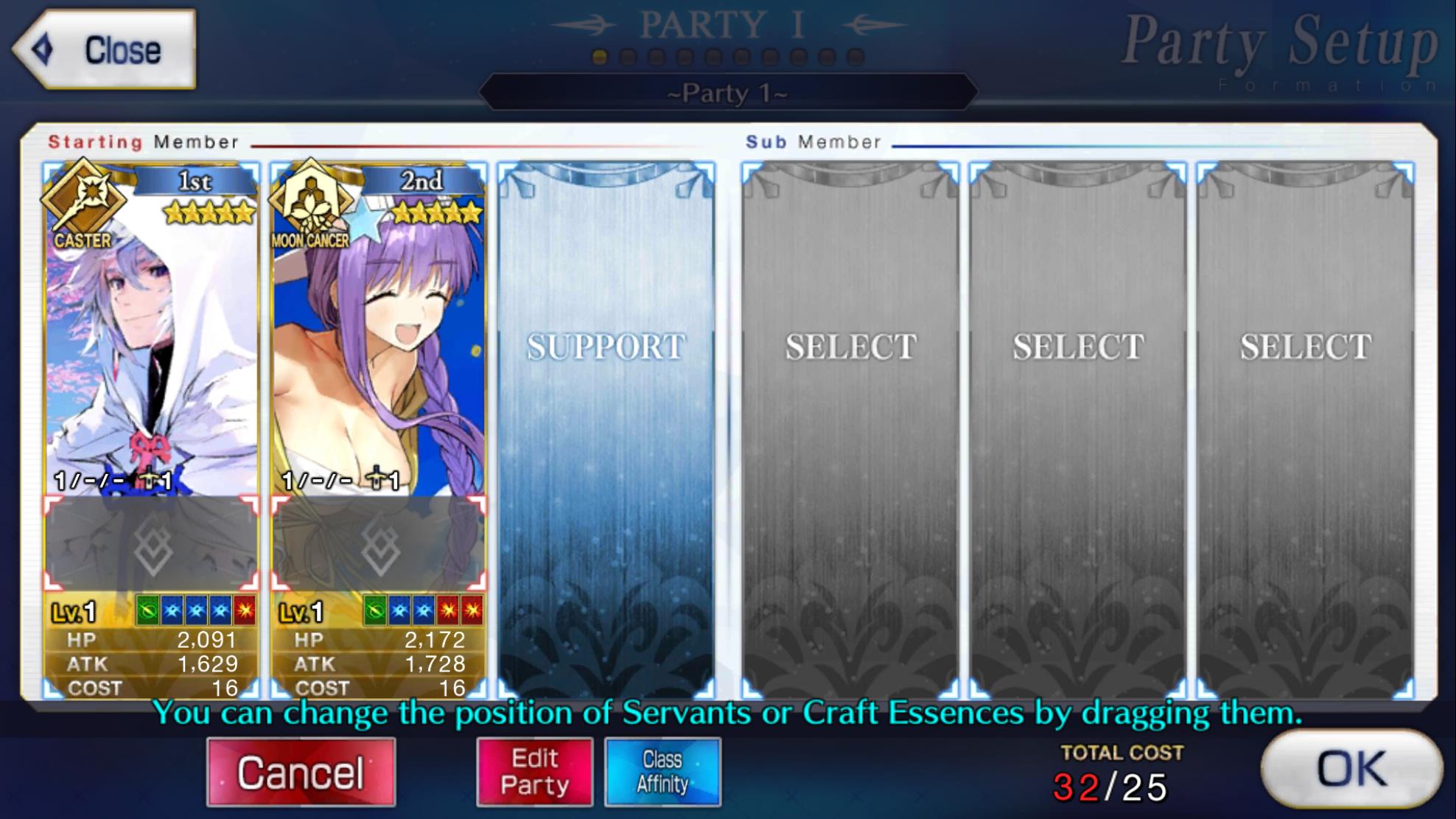Screen dimensions: 1456x819
Task: Open the ~Party 1~ name banner
Action: (726, 93)
